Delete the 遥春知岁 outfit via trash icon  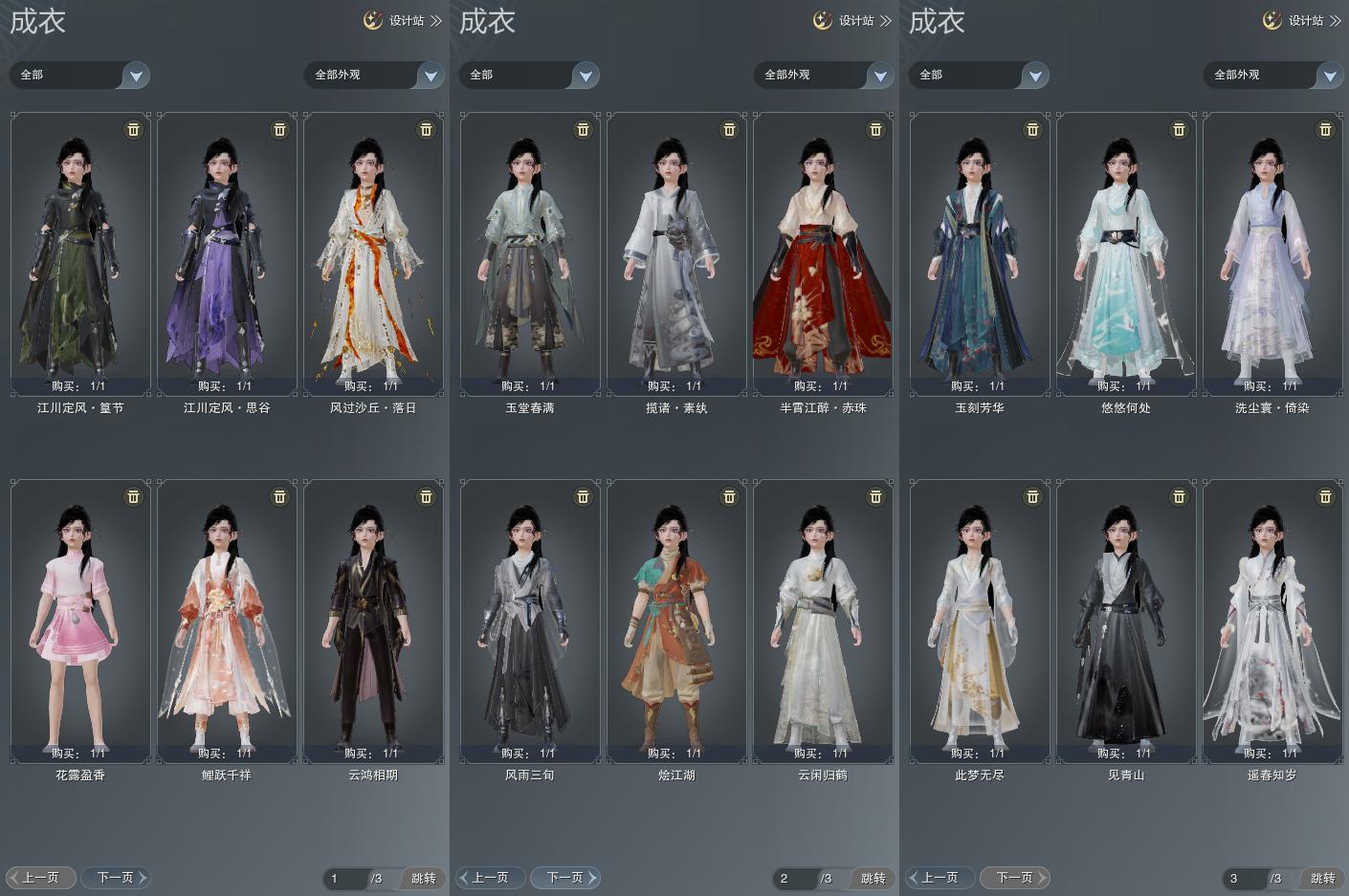point(1325,497)
